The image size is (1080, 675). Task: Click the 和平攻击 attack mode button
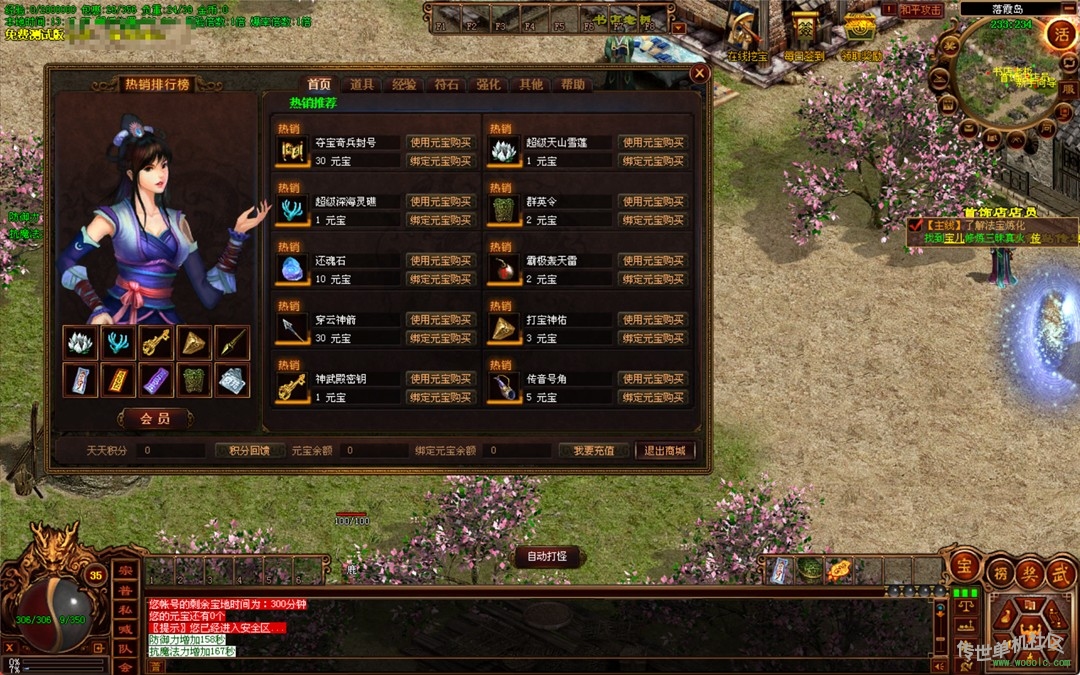pyautogui.click(x=920, y=10)
